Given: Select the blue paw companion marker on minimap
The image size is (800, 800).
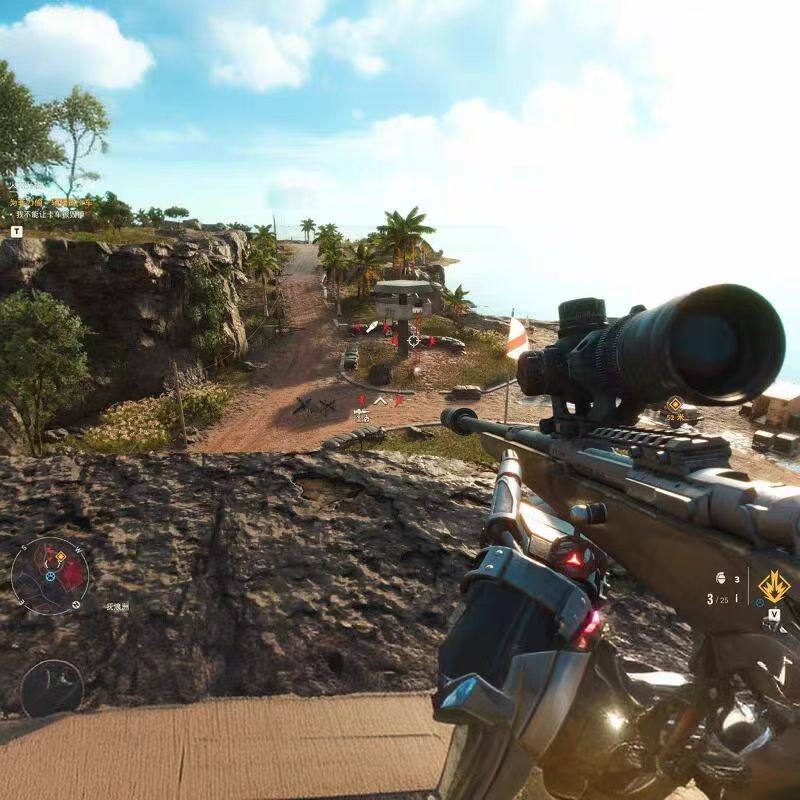Looking at the screenshot, I should (x=49, y=577).
